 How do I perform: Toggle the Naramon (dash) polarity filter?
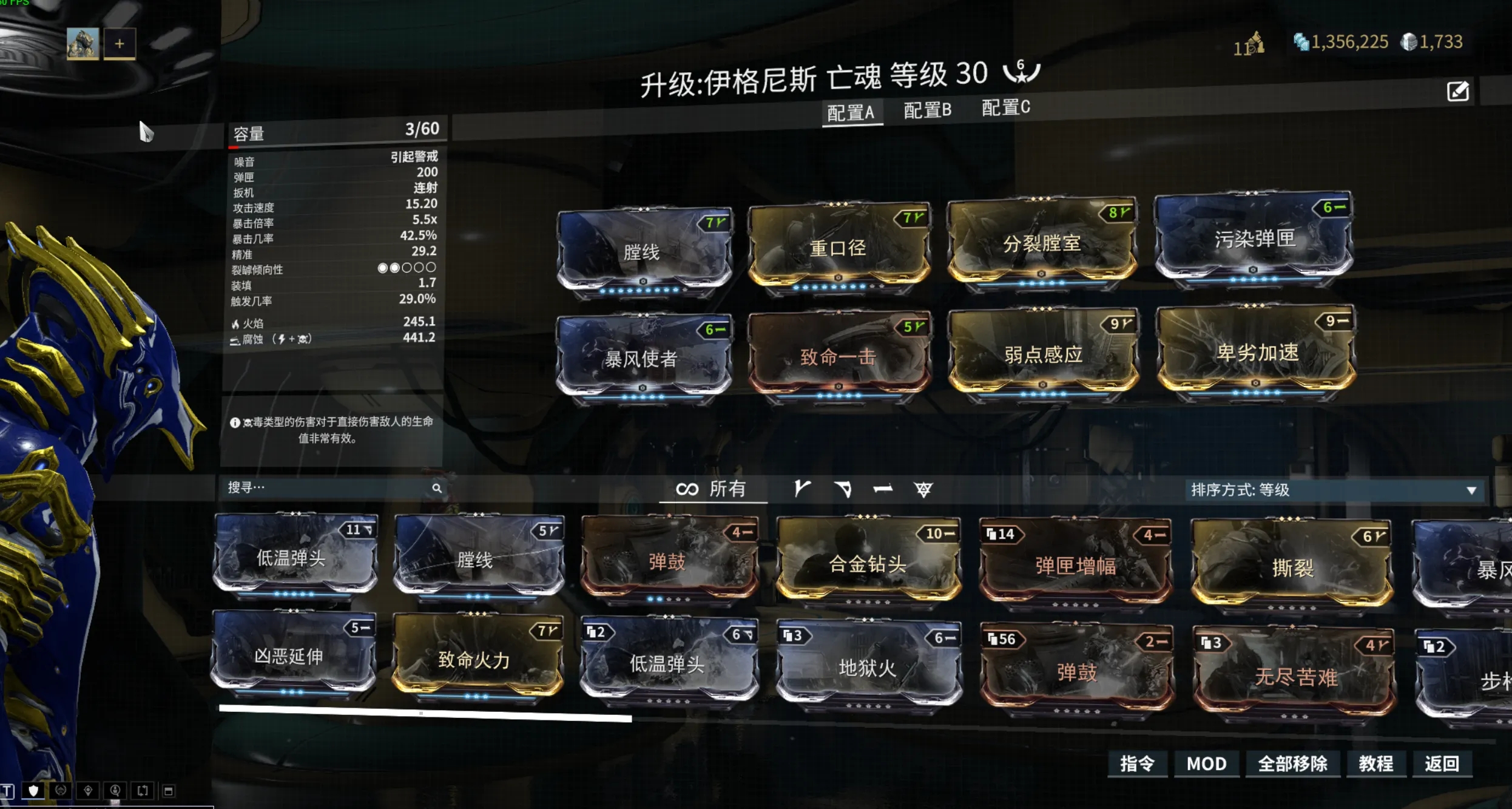point(884,489)
